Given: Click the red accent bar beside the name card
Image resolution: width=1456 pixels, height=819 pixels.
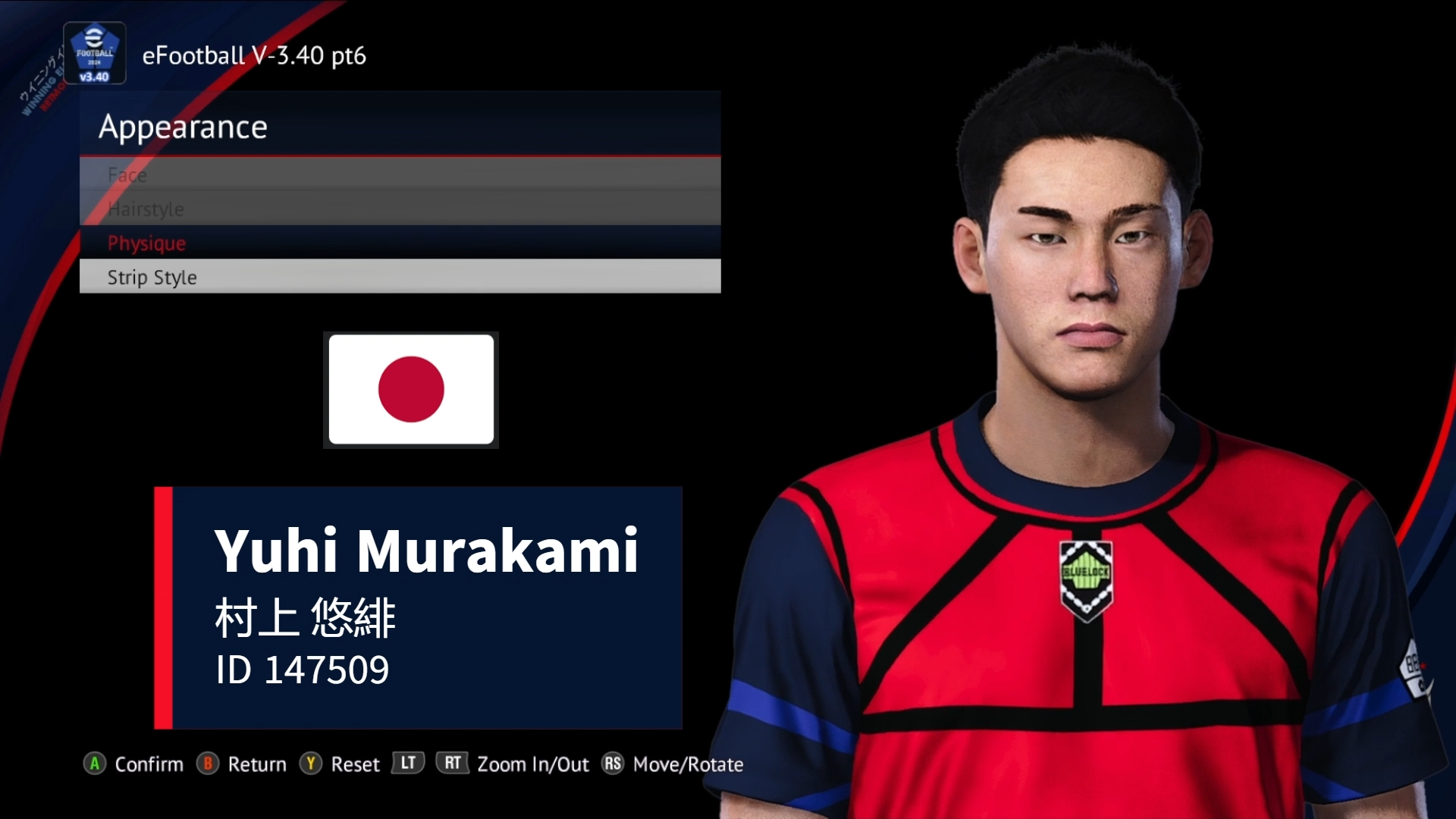Looking at the screenshot, I should click(164, 607).
